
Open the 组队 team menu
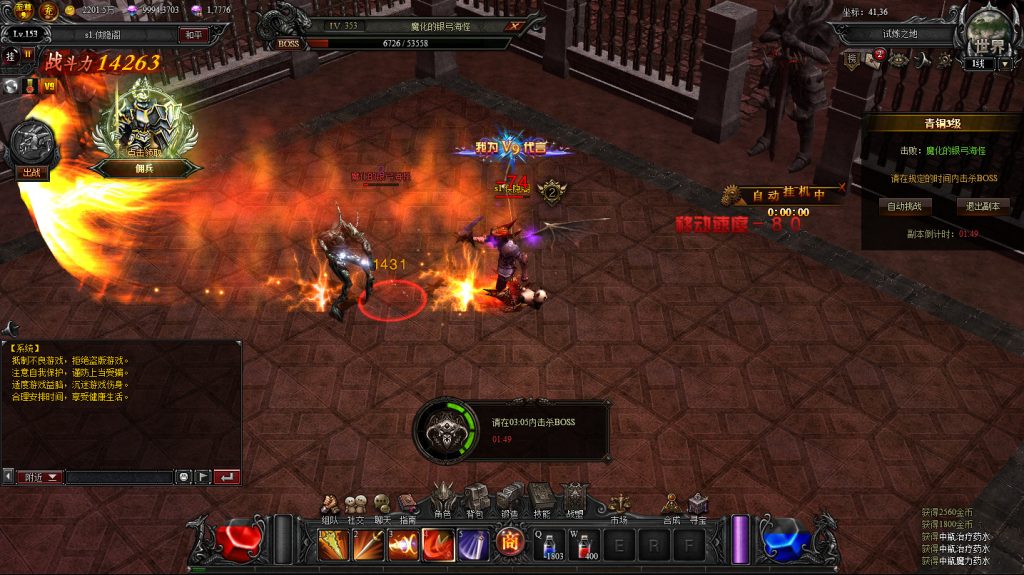coord(329,506)
